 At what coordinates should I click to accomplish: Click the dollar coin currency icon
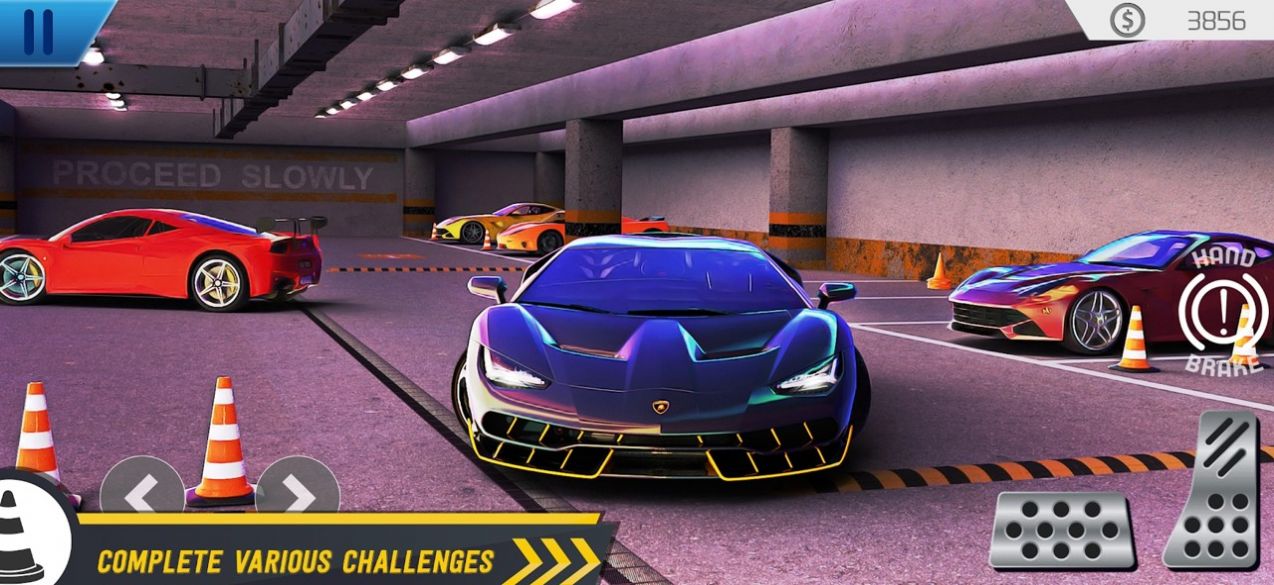click(x=1127, y=20)
